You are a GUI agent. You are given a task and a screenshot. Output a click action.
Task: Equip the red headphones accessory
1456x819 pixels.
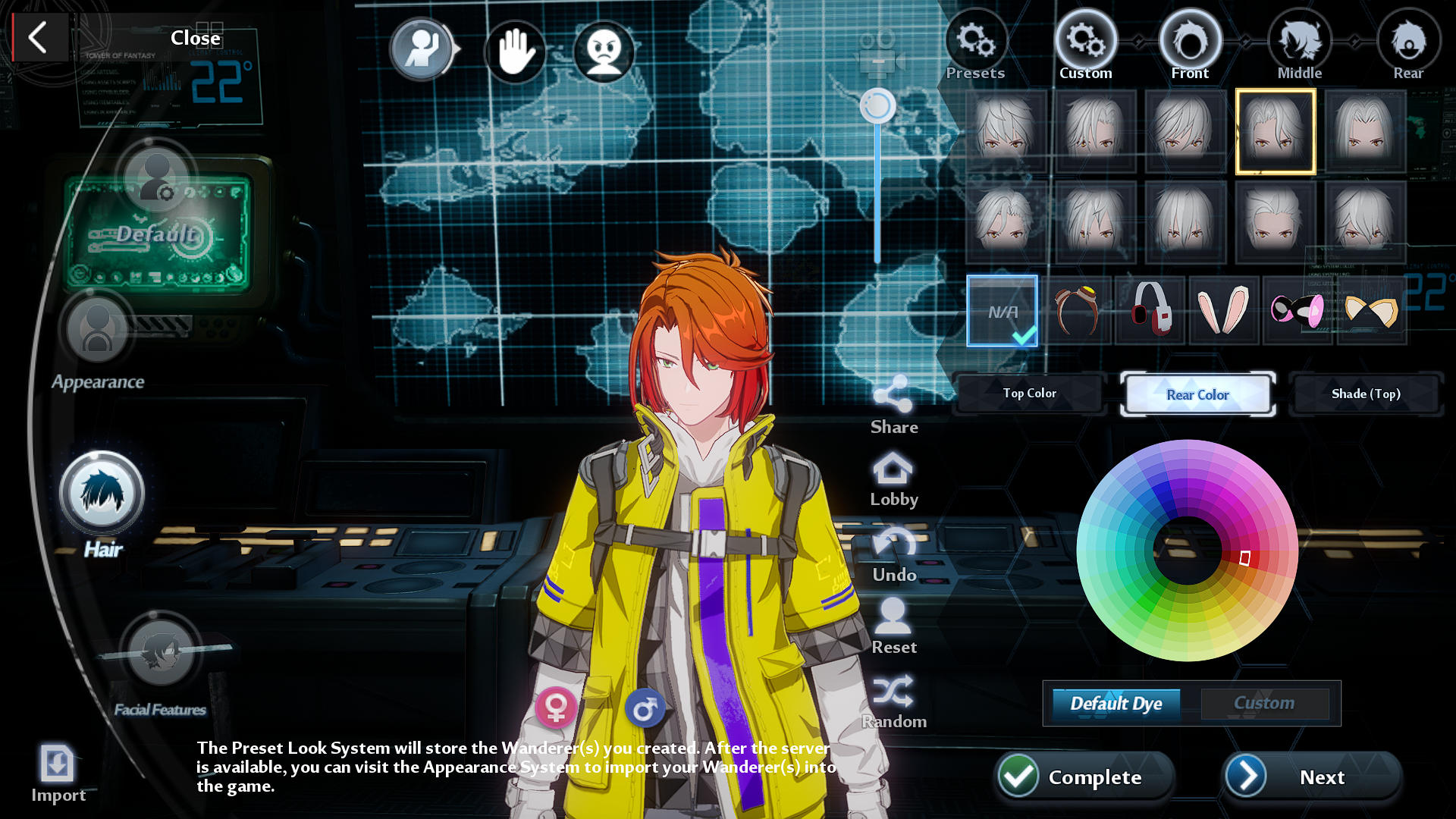pos(1150,309)
